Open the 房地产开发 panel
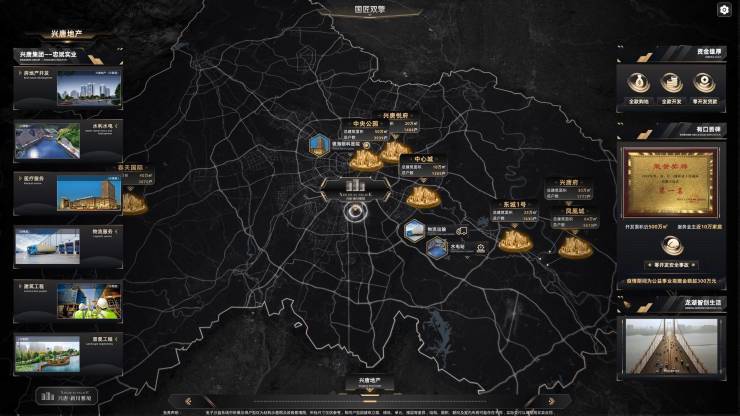740x416 pixels. (x=67, y=87)
